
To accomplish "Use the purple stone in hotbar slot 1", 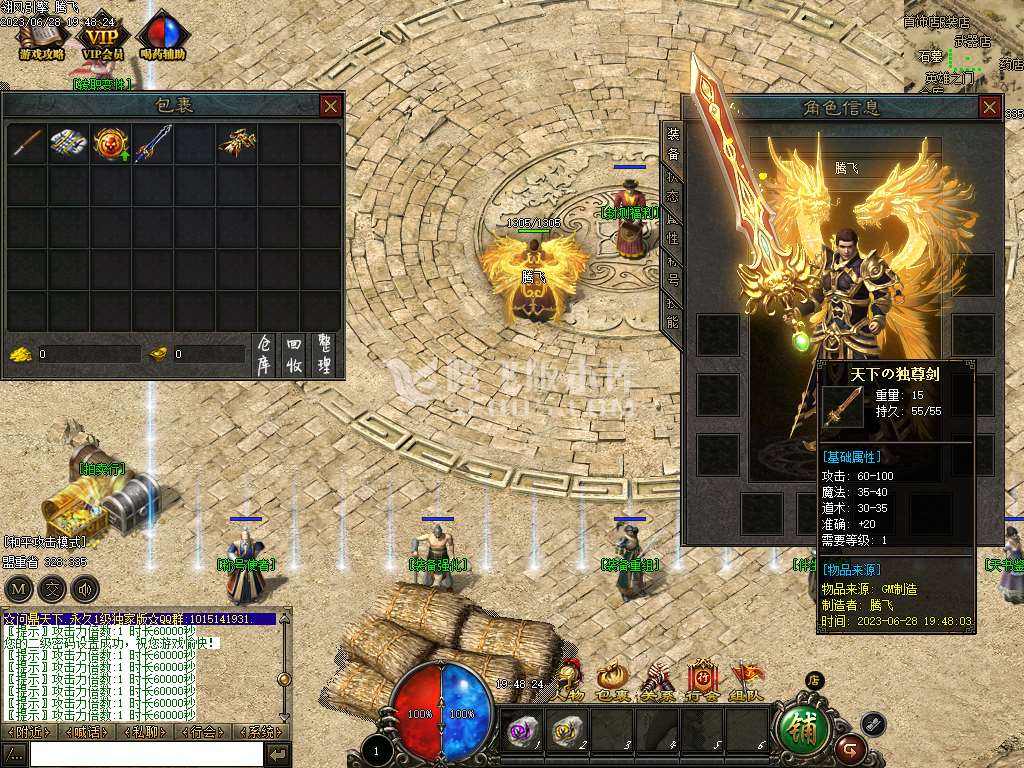I will (520, 731).
